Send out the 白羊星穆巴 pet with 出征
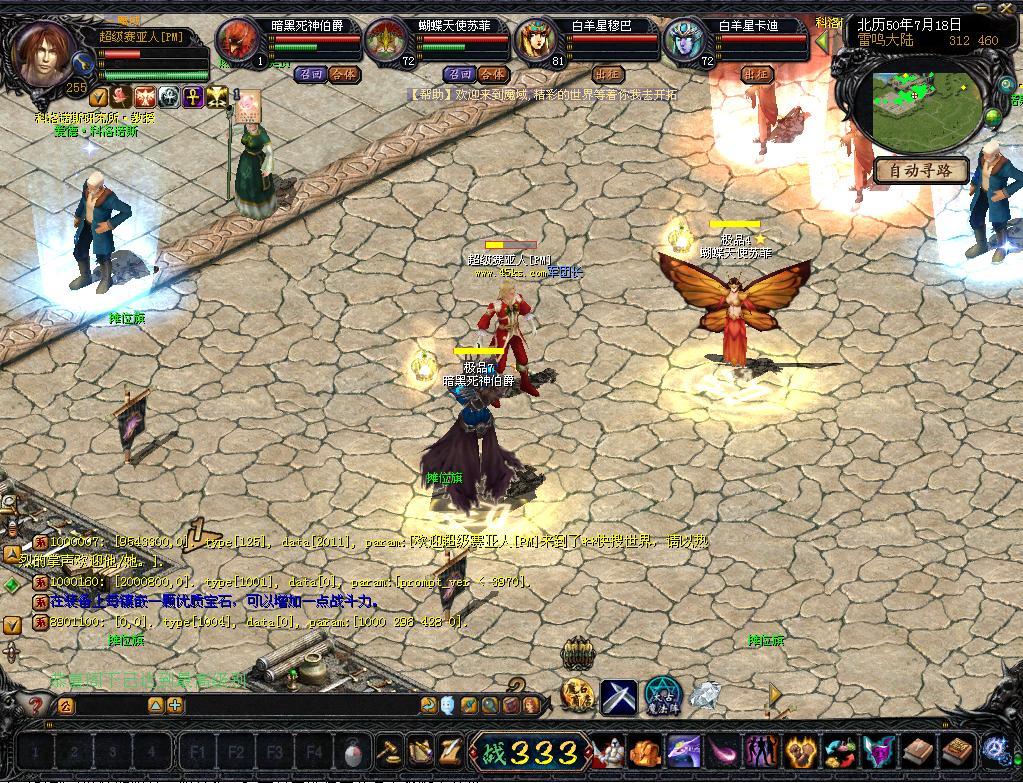1023x783 pixels. [607, 74]
